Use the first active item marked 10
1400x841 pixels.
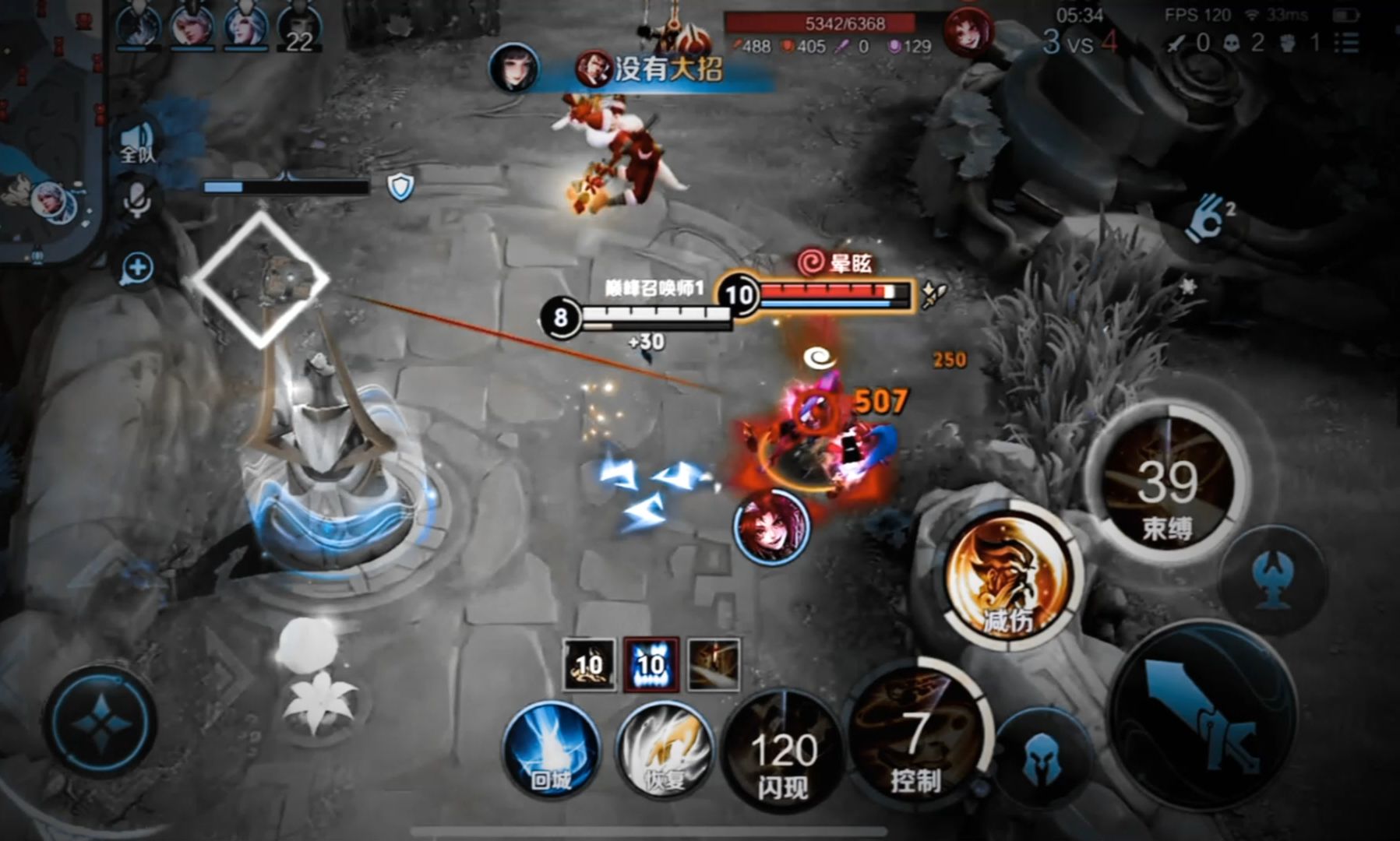[x=589, y=664]
